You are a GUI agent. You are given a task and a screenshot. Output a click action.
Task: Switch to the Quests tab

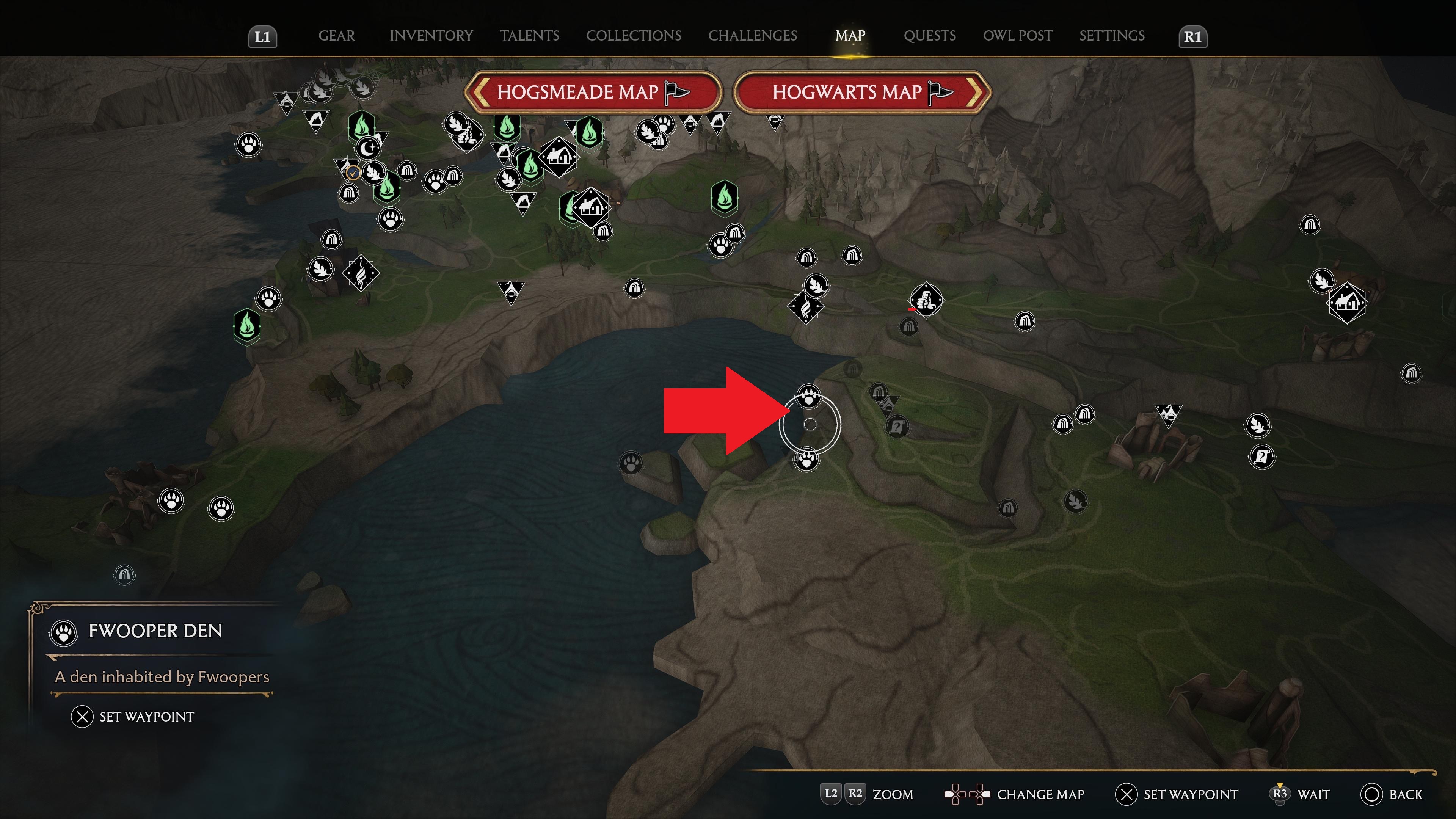click(x=929, y=36)
